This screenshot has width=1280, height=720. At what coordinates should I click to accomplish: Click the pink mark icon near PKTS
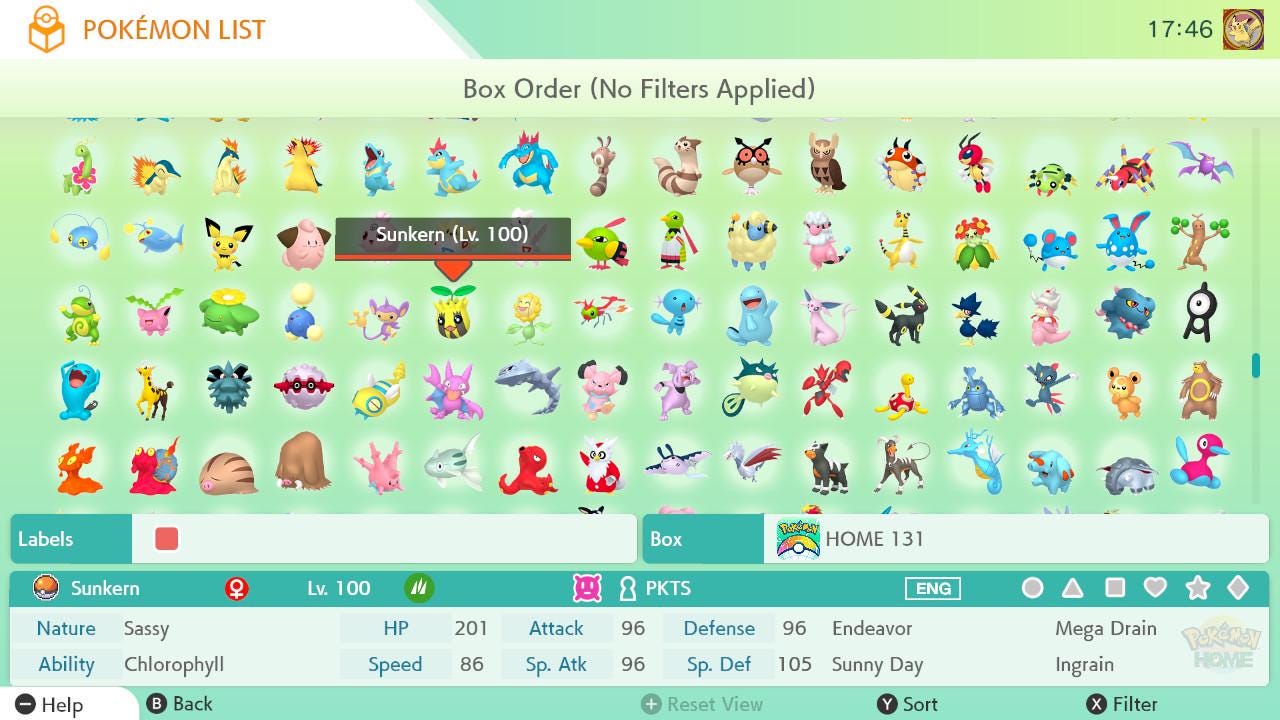point(589,588)
